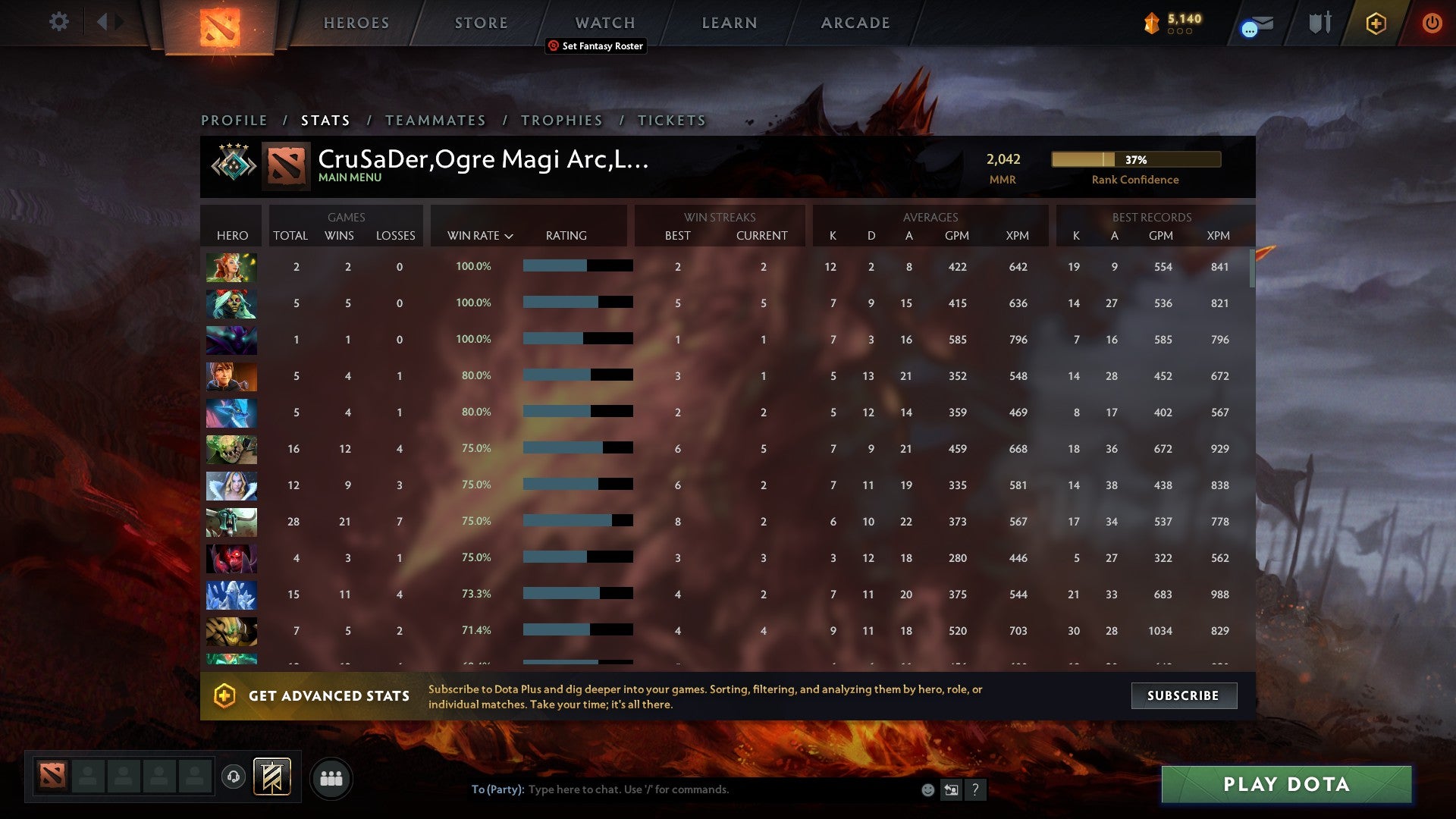Open voice chat settings via headset icon
Image resolution: width=1456 pixels, height=819 pixels.
tap(232, 777)
